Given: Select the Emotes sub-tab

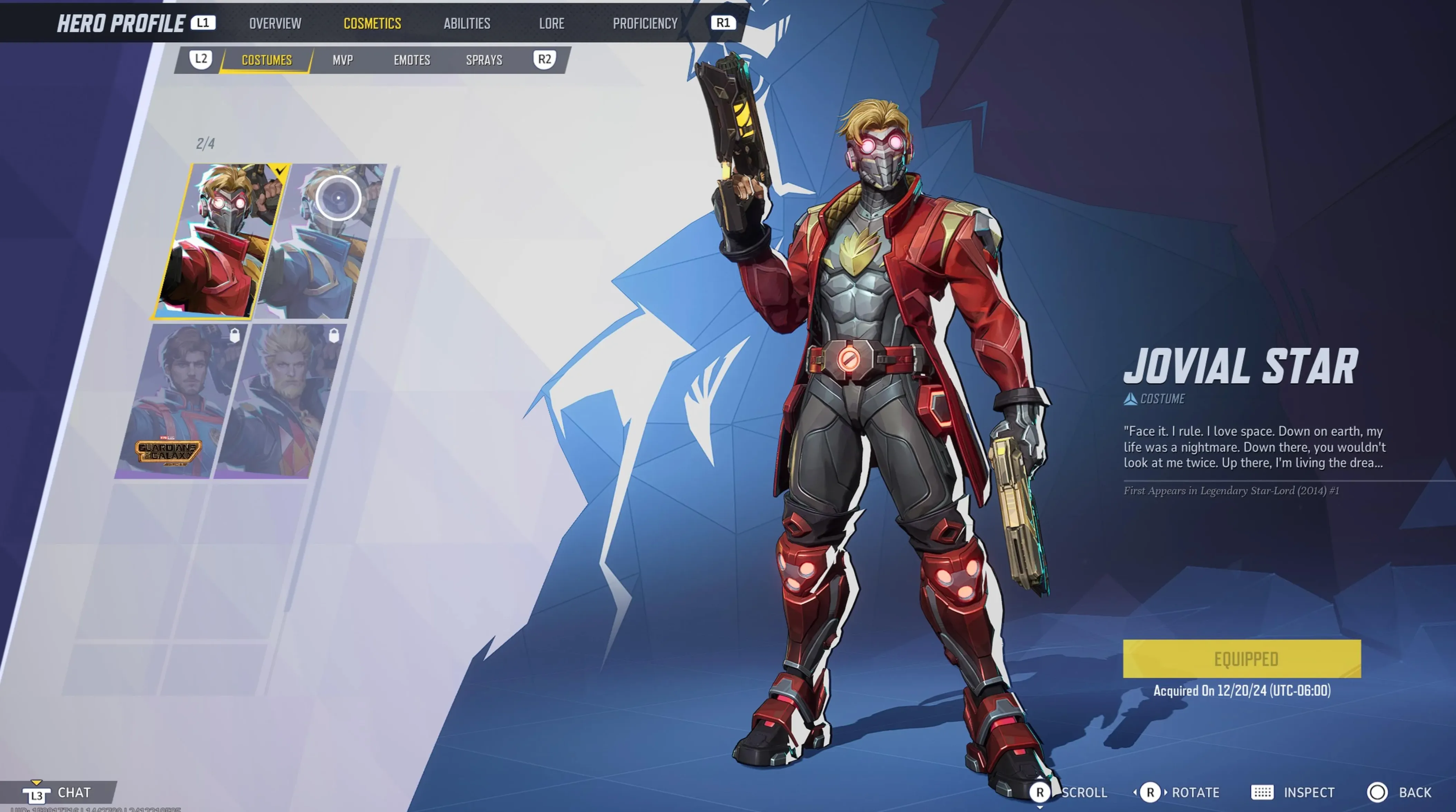Looking at the screenshot, I should 412,59.
